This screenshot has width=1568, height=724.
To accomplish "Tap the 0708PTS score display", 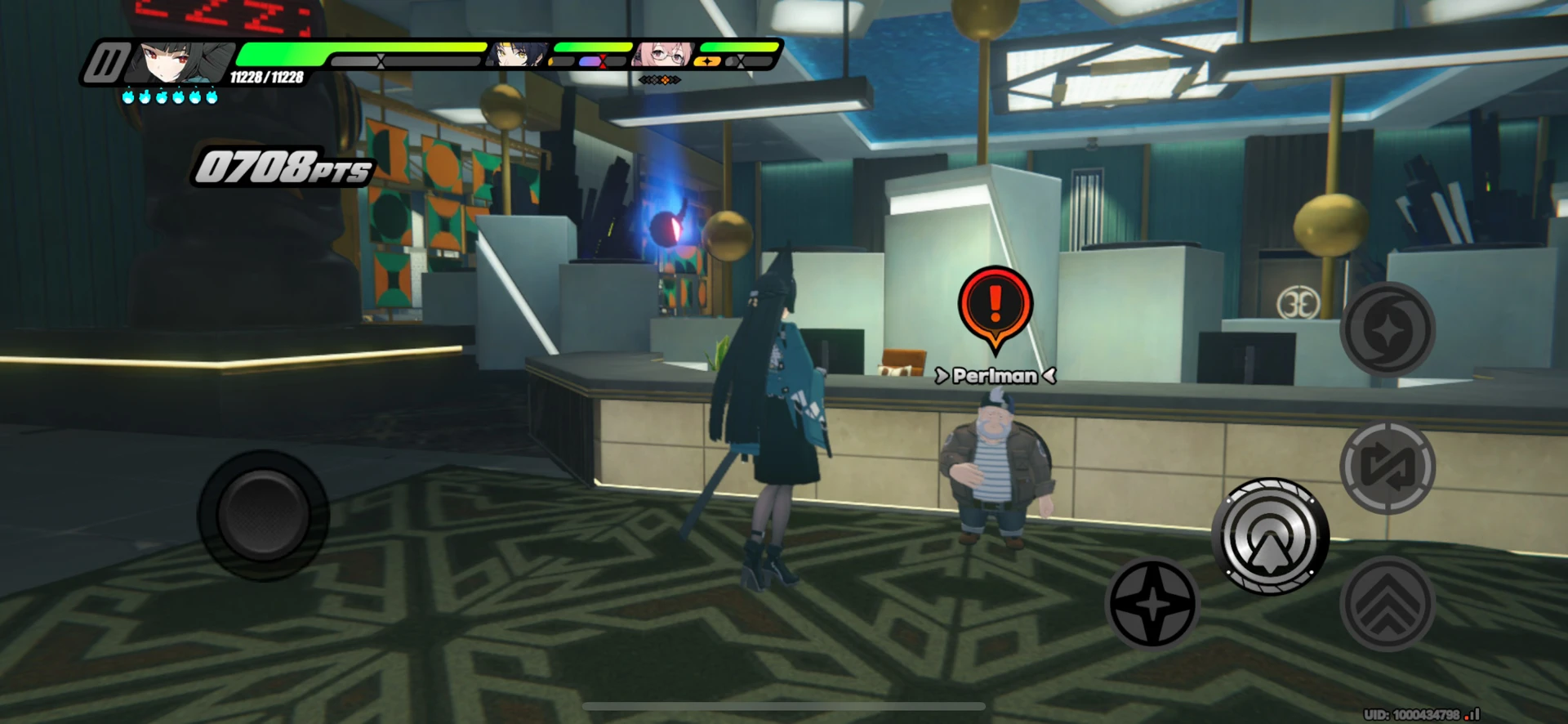I will (279, 169).
